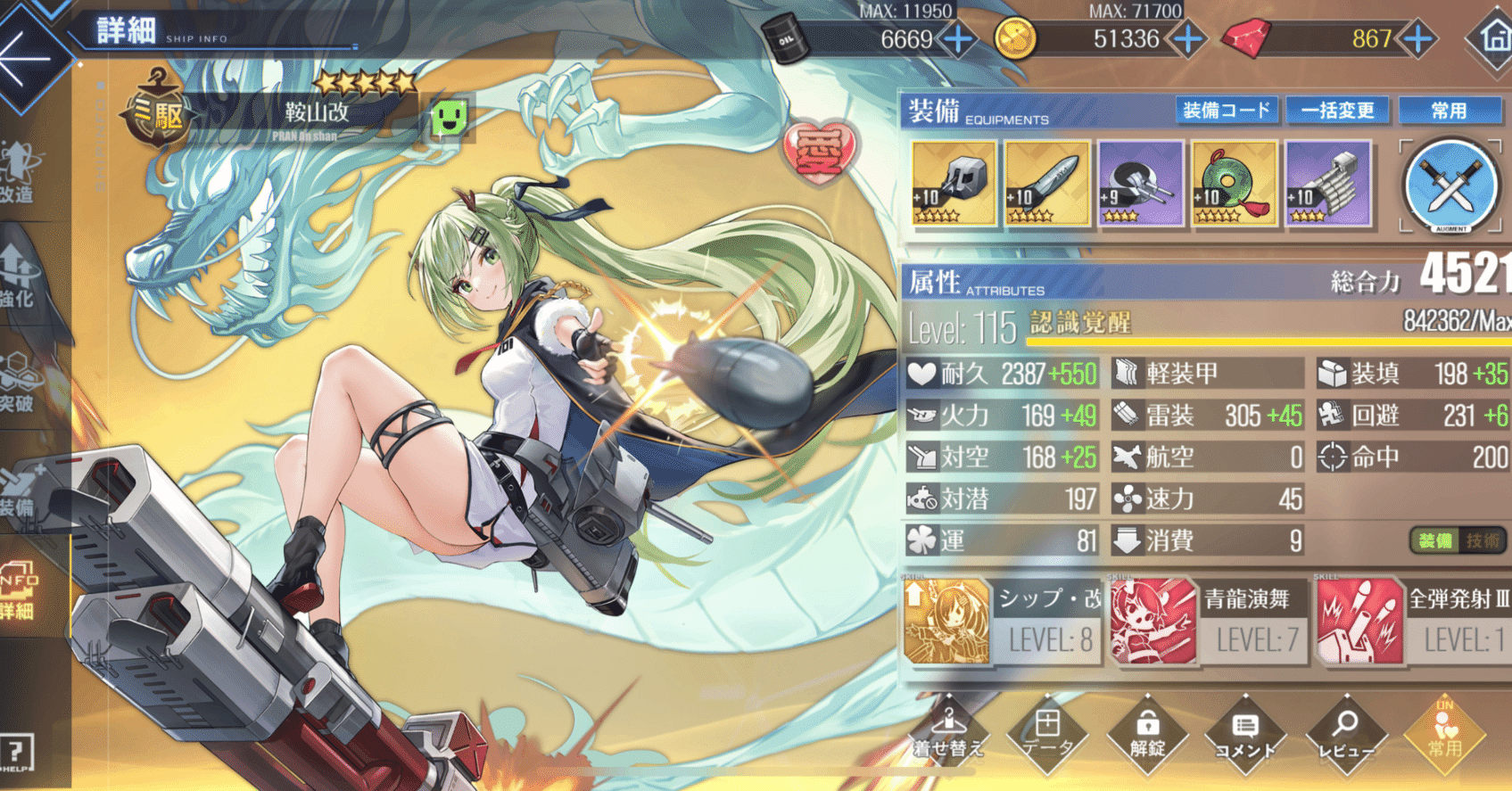Tap the 解錠 (unlock) padlock icon
1512x791 pixels.
[1148, 736]
